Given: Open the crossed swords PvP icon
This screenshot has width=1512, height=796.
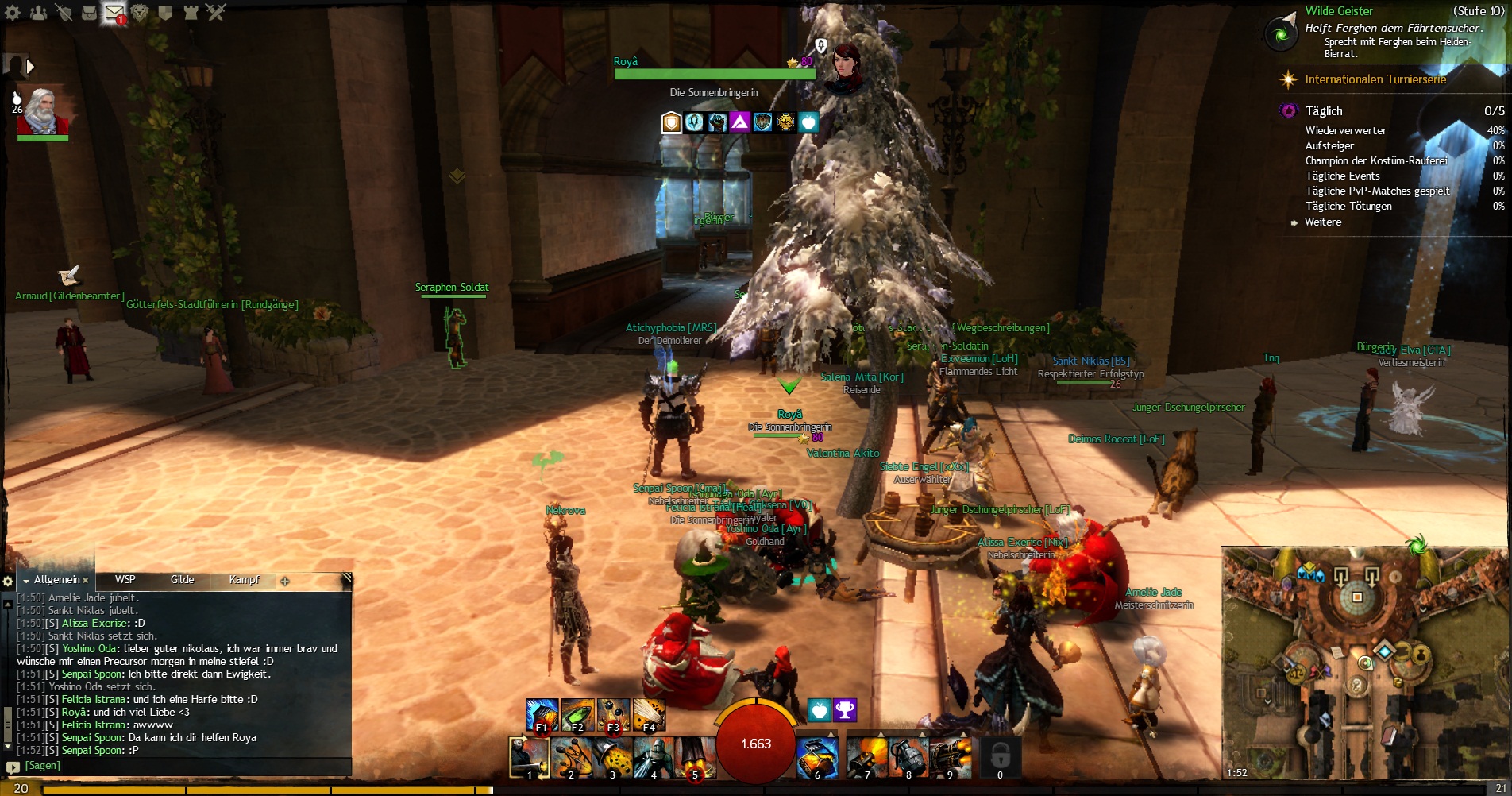Looking at the screenshot, I should point(216,12).
